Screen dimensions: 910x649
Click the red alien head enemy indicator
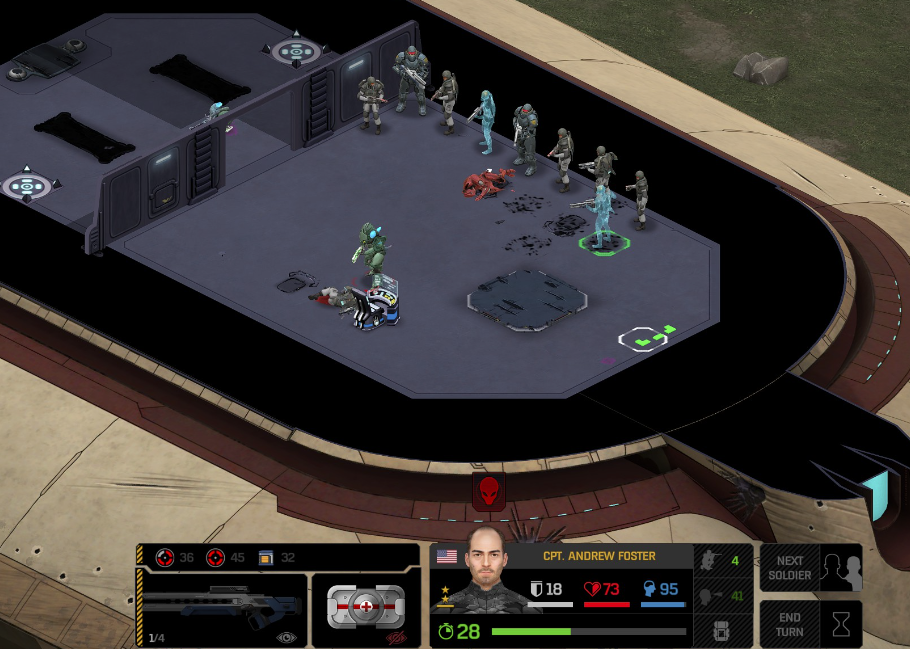488,491
